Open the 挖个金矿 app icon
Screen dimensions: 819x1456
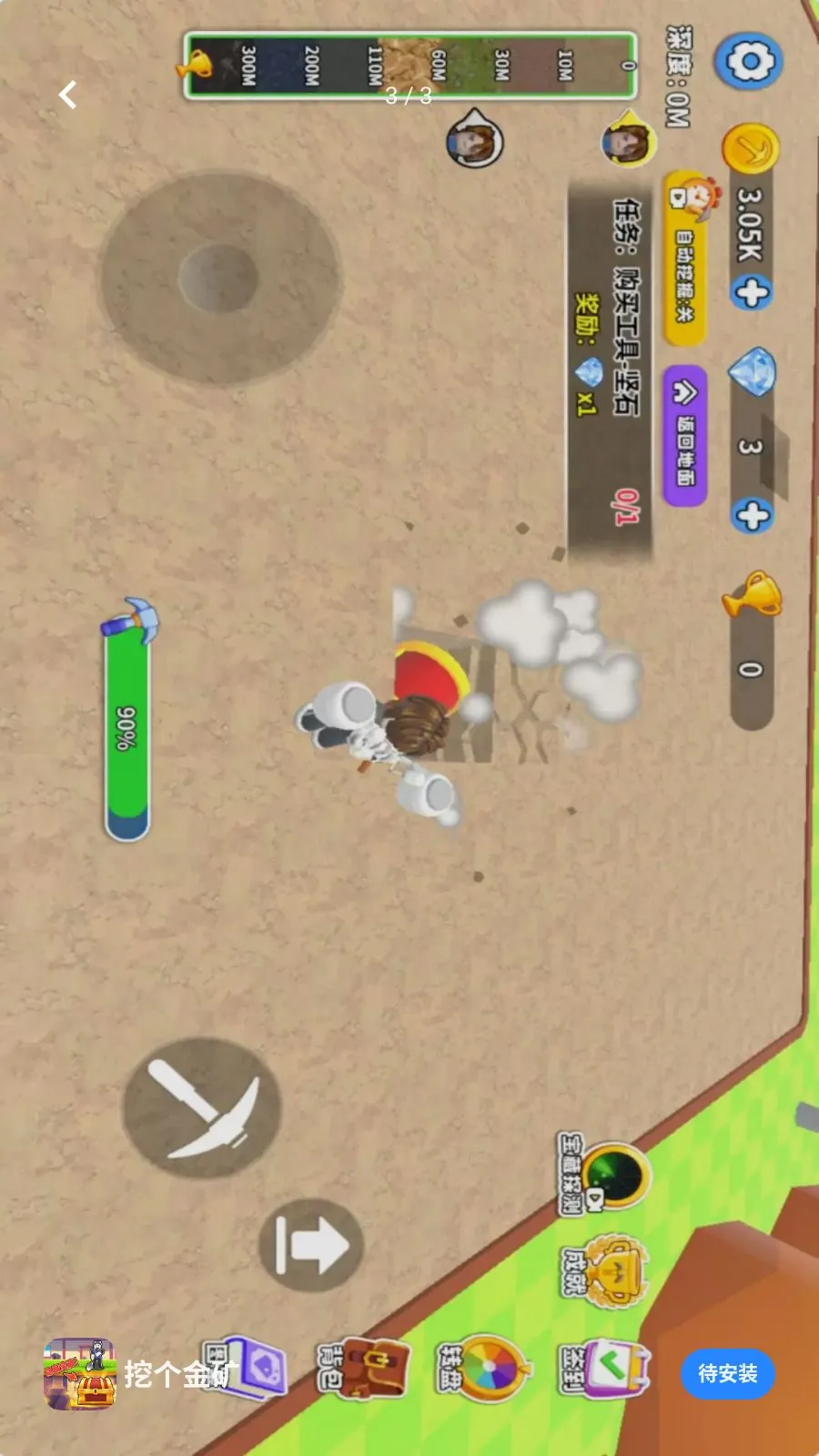(x=80, y=1374)
